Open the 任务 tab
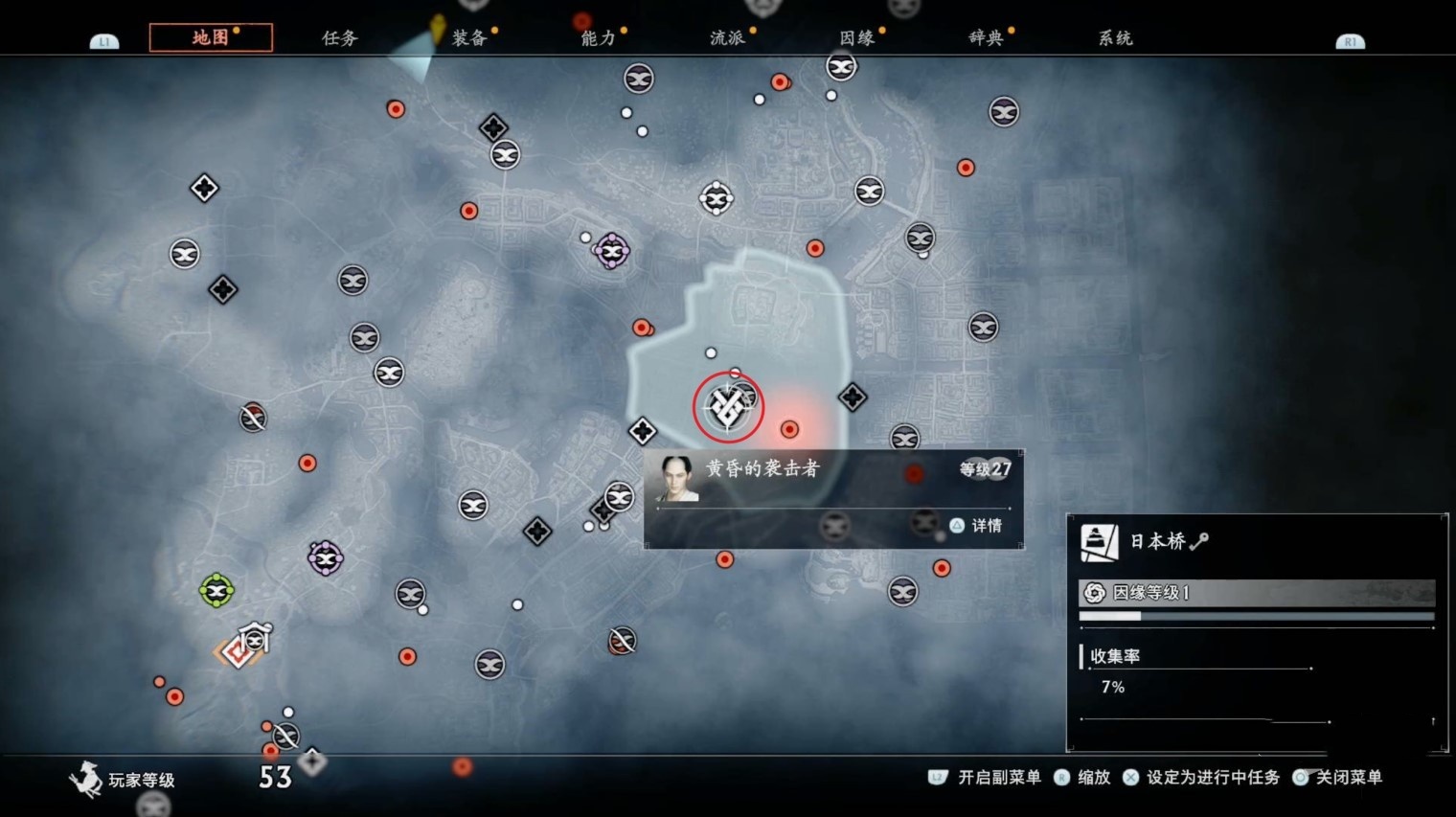Image resolution: width=1456 pixels, height=817 pixels. pos(340,38)
